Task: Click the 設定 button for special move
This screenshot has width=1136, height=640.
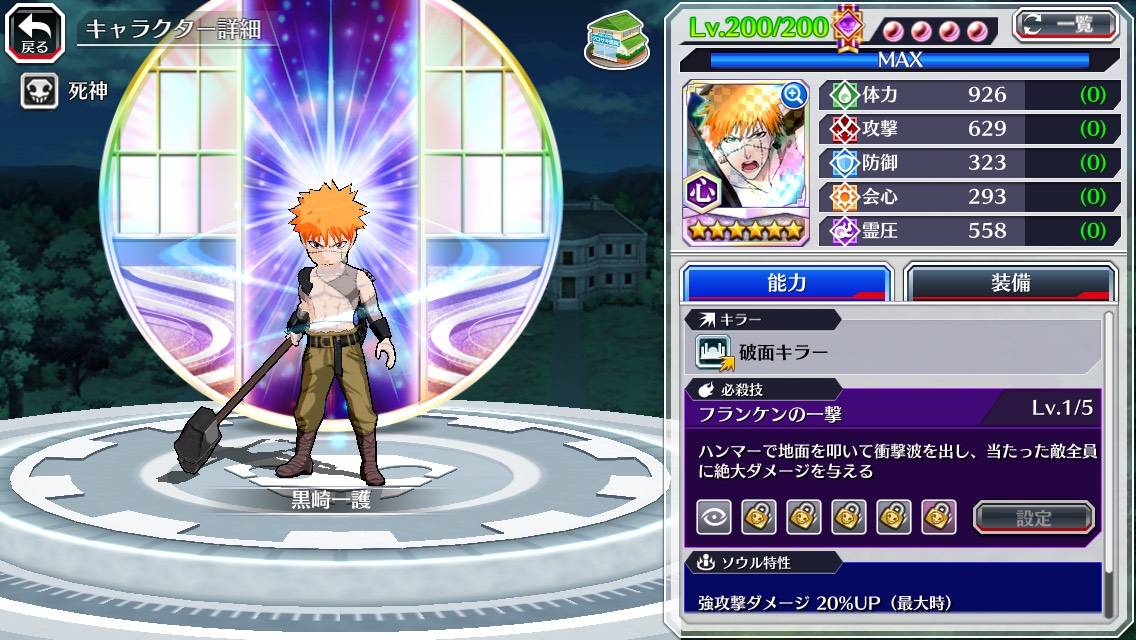Action: [1034, 517]
